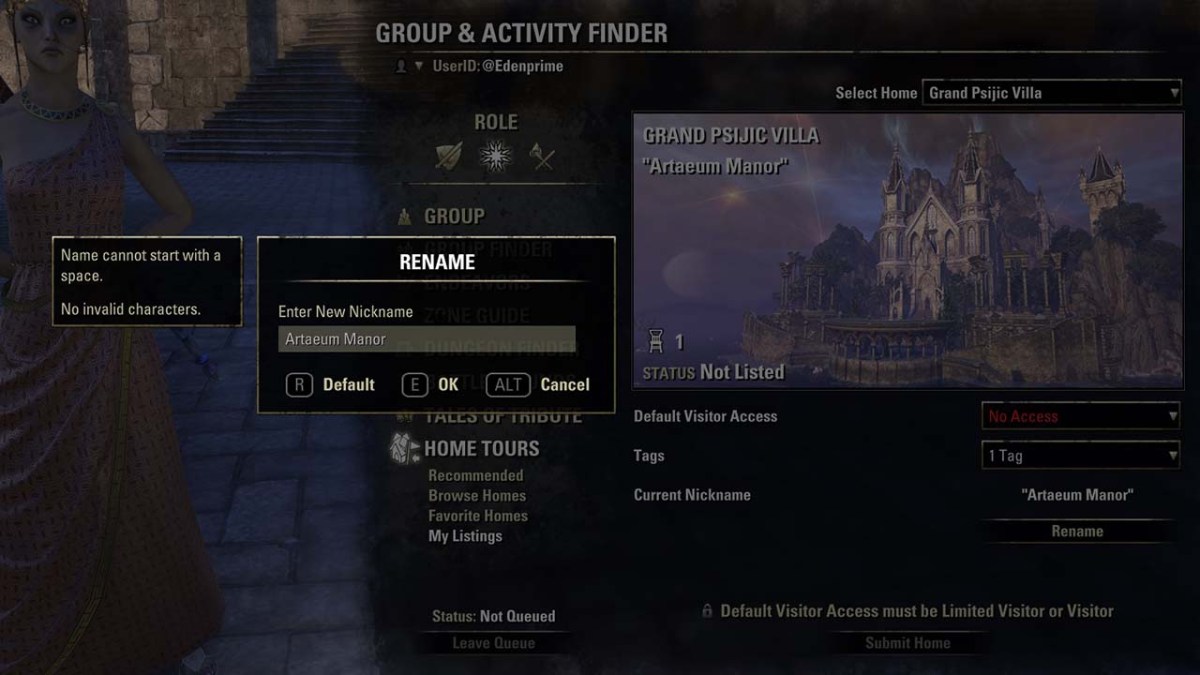The height and width of the screenshot is (675, 1200).
Task: Leave the activity queue
Action: point(493,643)
